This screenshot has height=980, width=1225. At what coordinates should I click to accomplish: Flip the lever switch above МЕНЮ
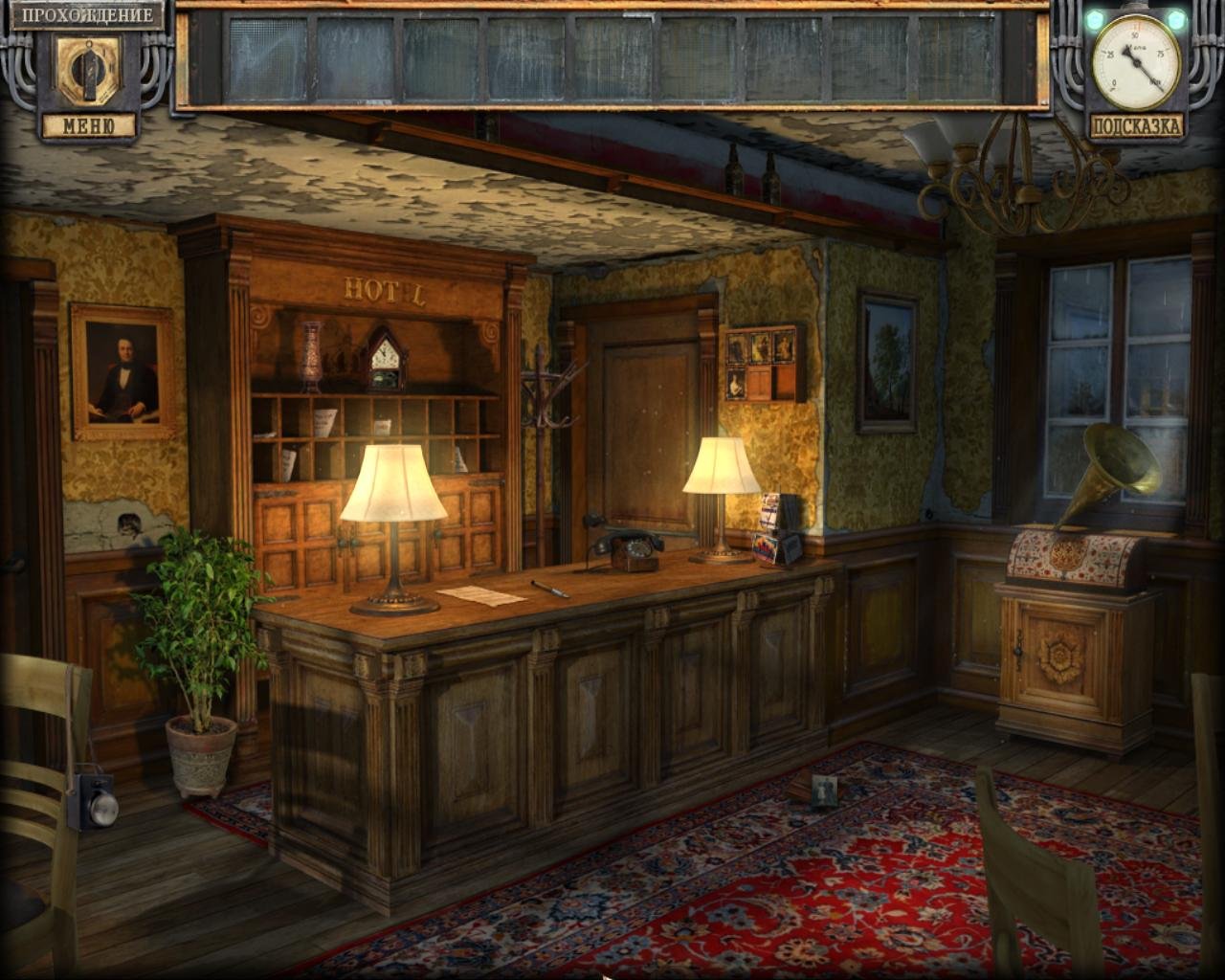87,72
